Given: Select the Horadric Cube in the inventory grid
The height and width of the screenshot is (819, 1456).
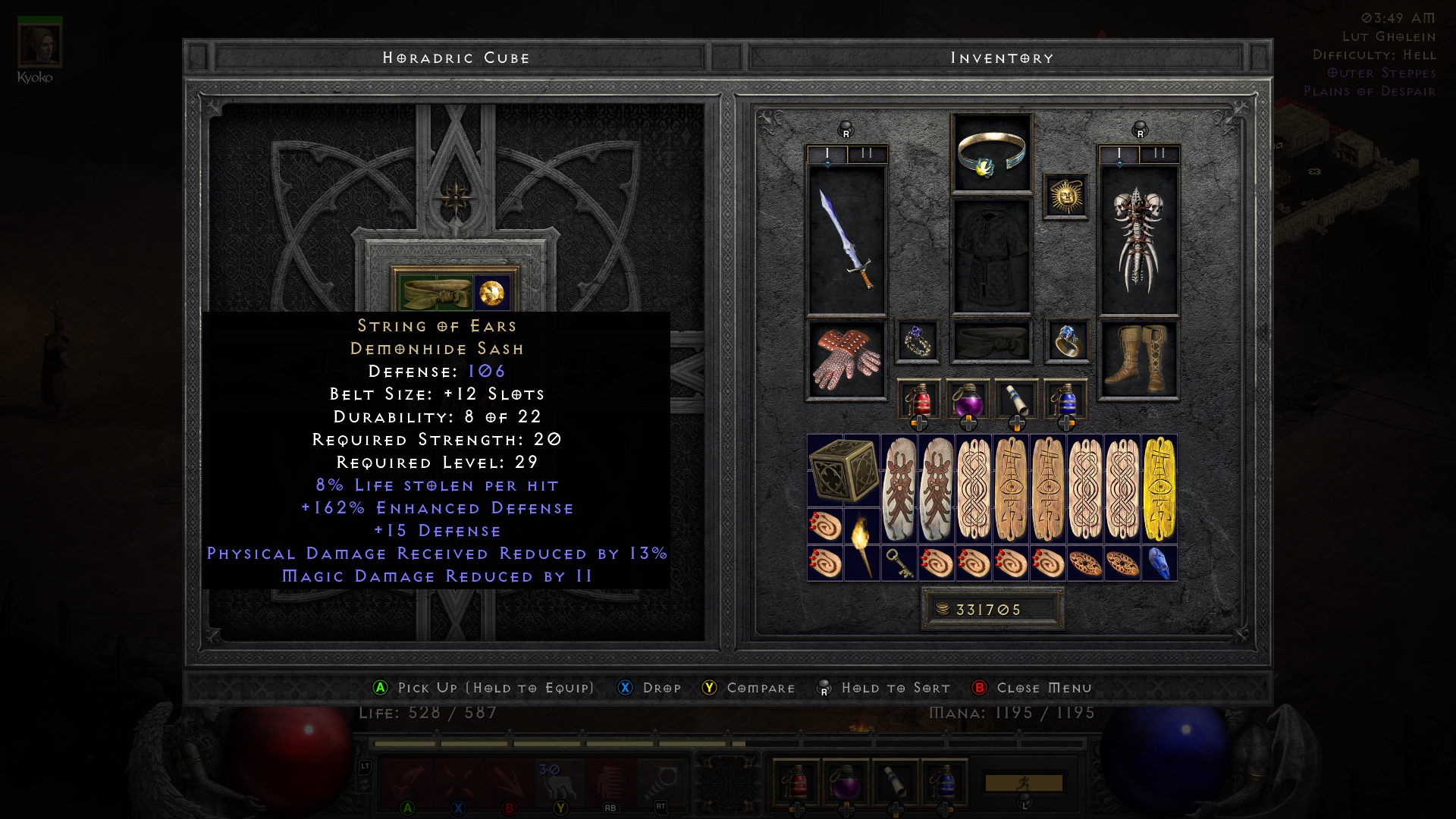Looking at the screenshot, I should 843,470.
